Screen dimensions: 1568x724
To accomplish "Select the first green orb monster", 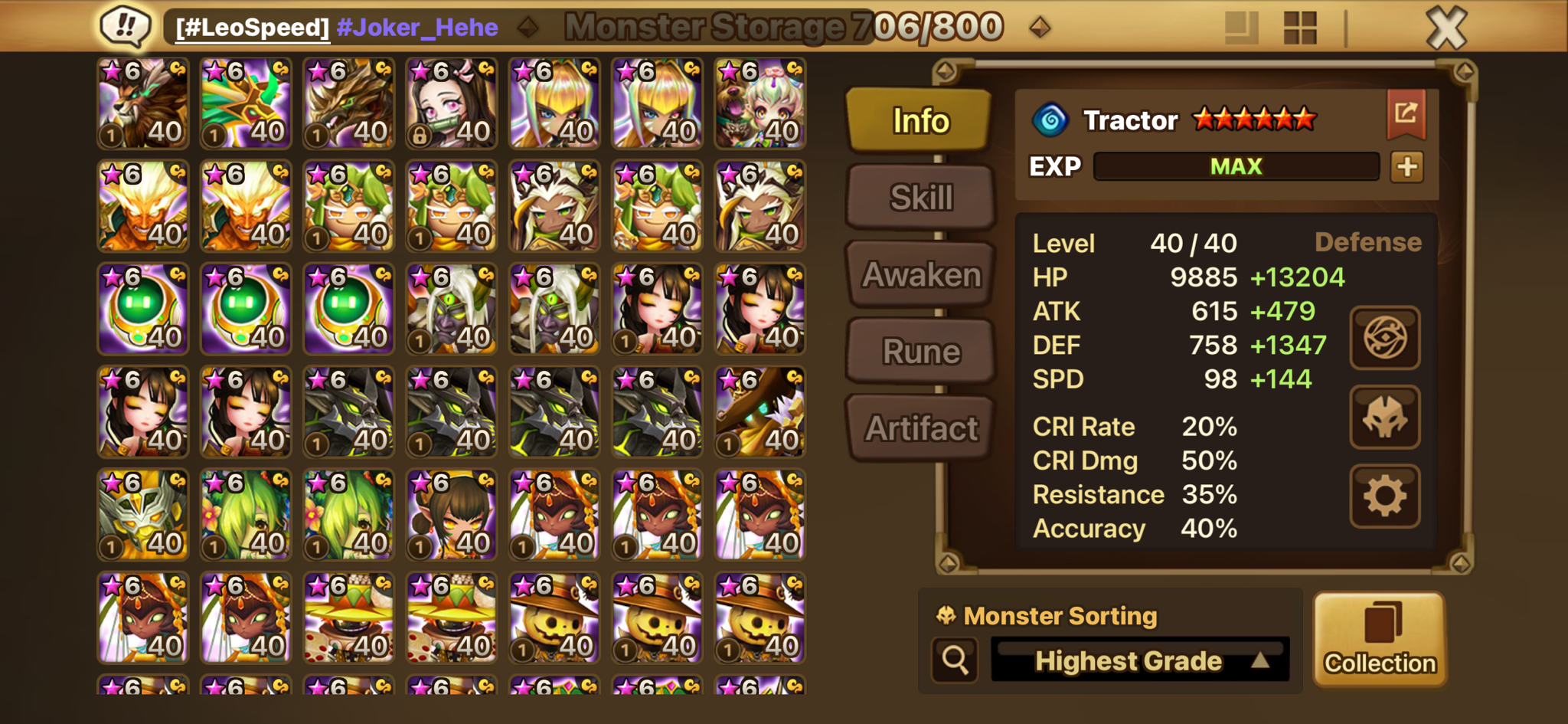I will point(143,309).
